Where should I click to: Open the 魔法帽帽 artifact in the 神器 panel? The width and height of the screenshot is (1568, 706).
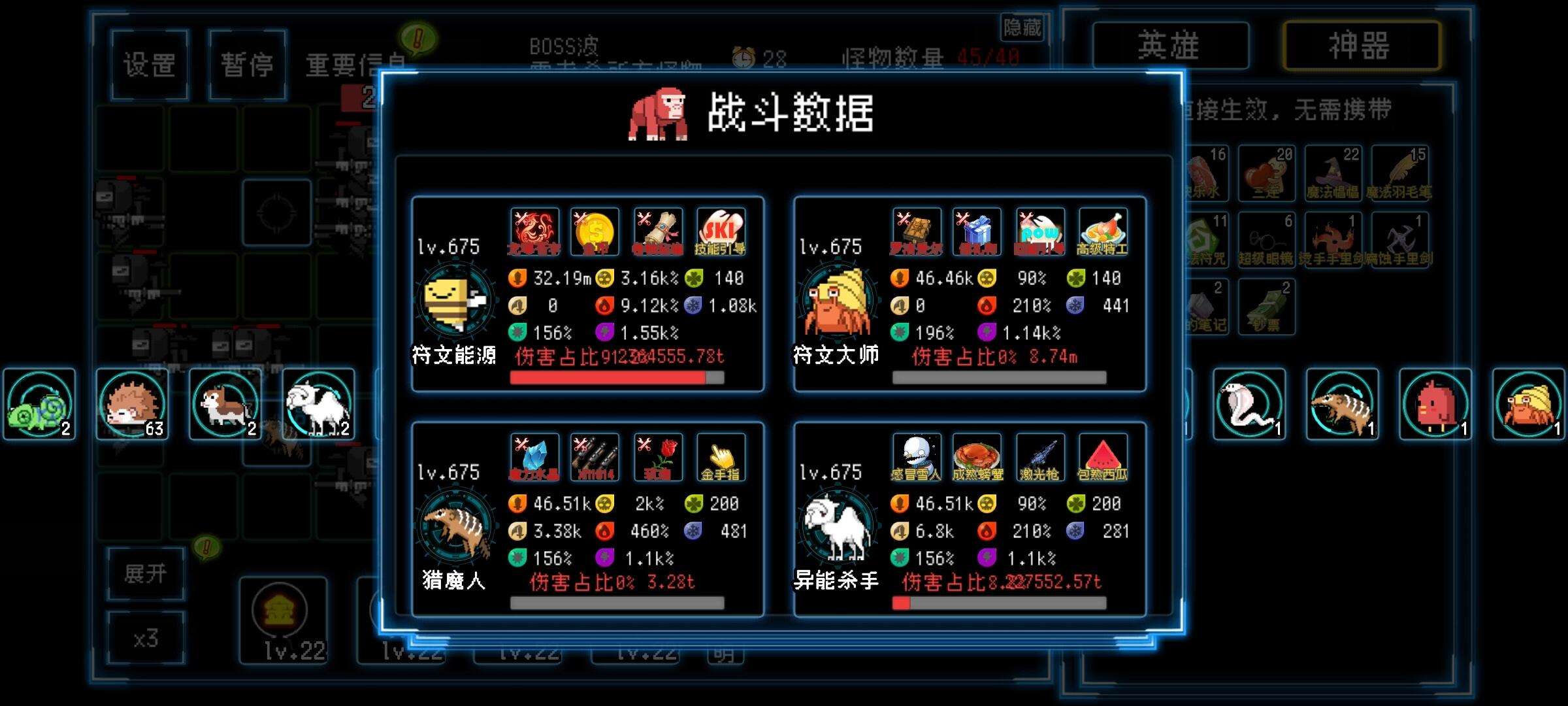tap(1333, 171)
